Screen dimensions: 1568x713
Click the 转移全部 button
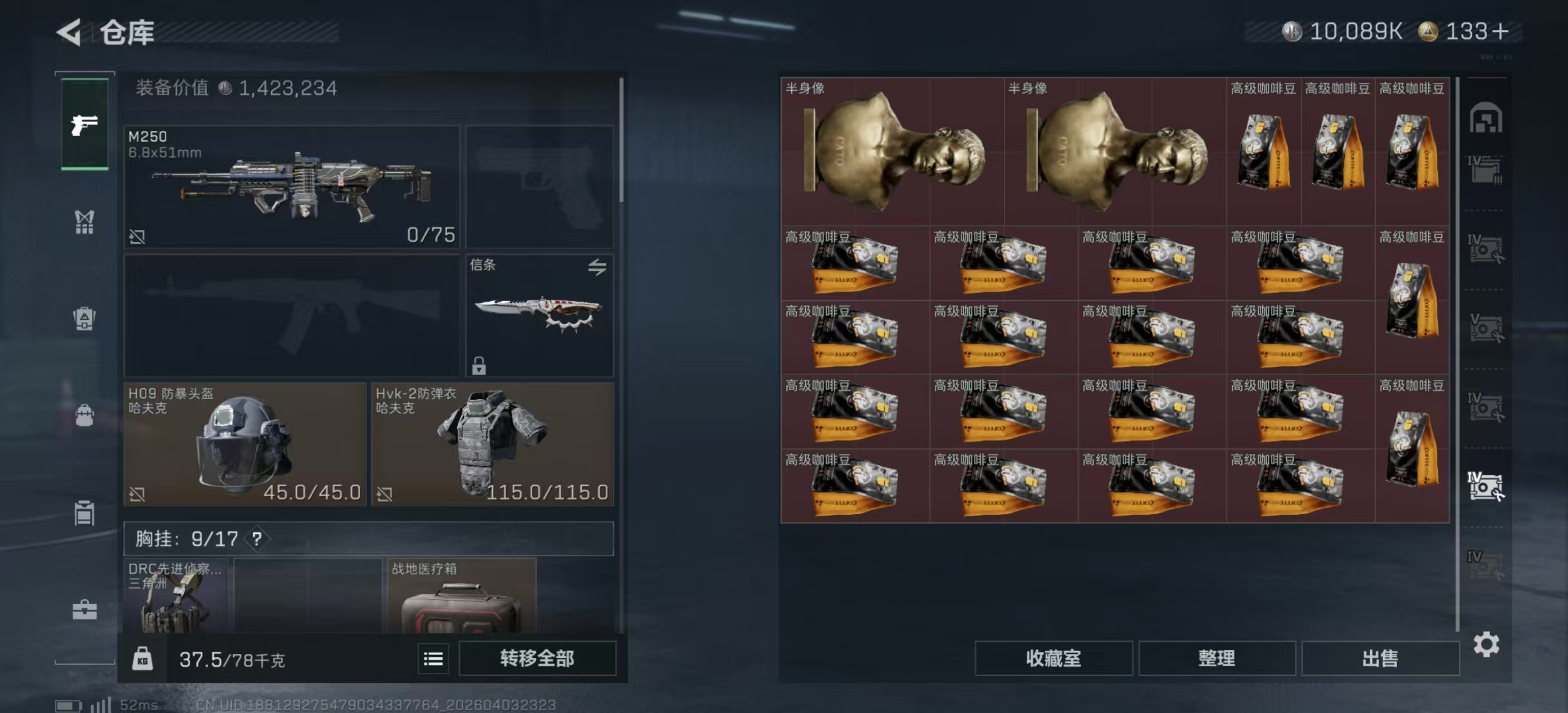point(536,658)
